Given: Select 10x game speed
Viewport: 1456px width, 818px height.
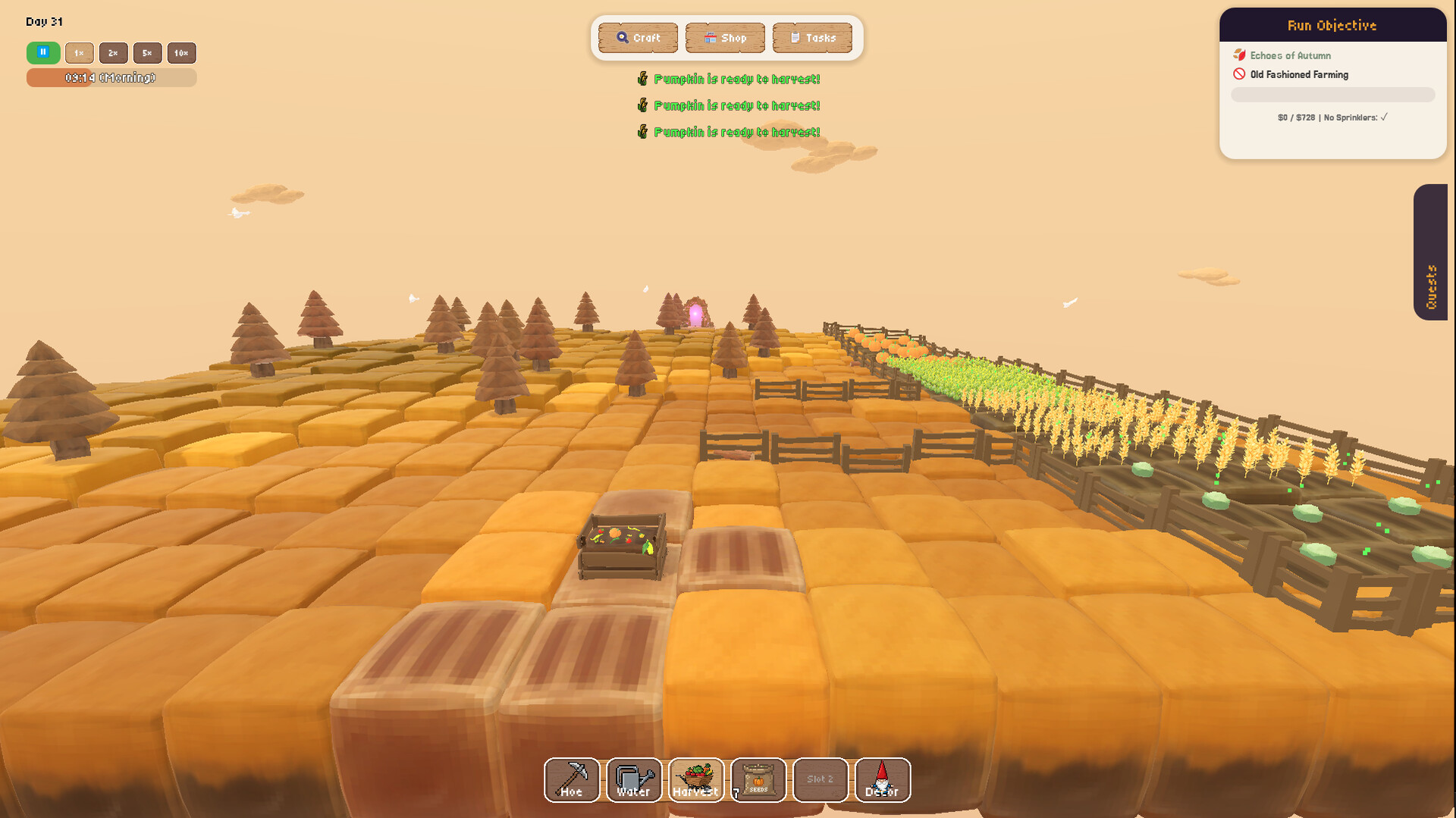Looking at the screenshot, I should [180, 52].
